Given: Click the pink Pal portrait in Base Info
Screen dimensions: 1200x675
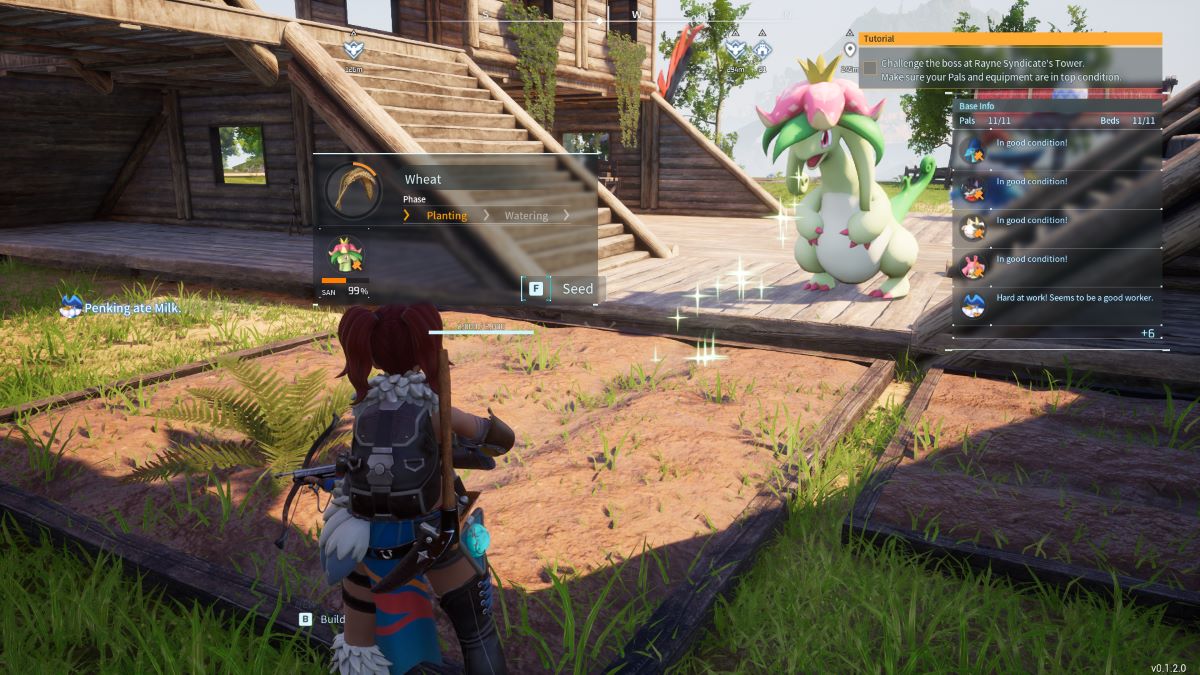Looking at the screenshot, I should click(x=972, y=266).
